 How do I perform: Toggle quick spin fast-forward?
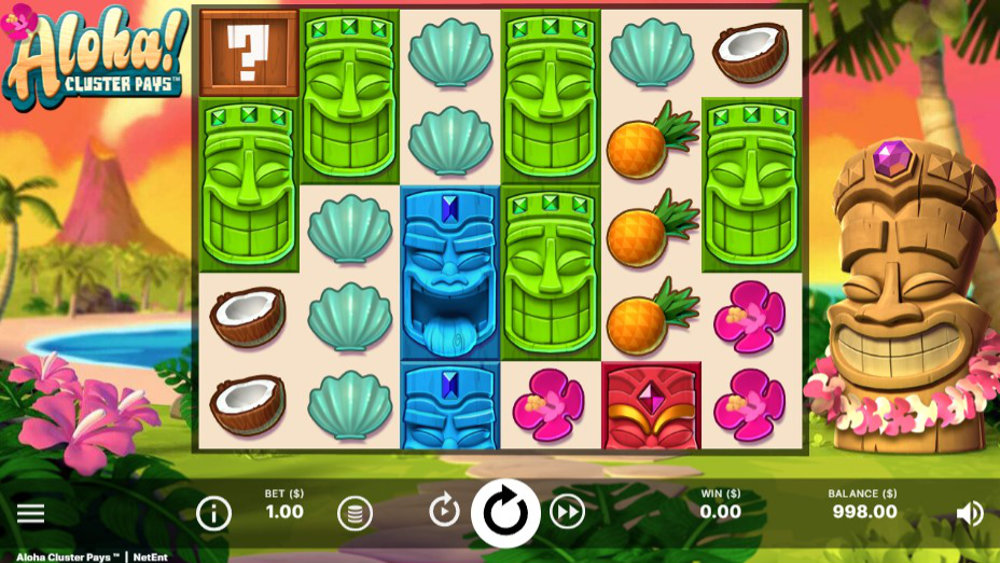(x=567, y=513)
